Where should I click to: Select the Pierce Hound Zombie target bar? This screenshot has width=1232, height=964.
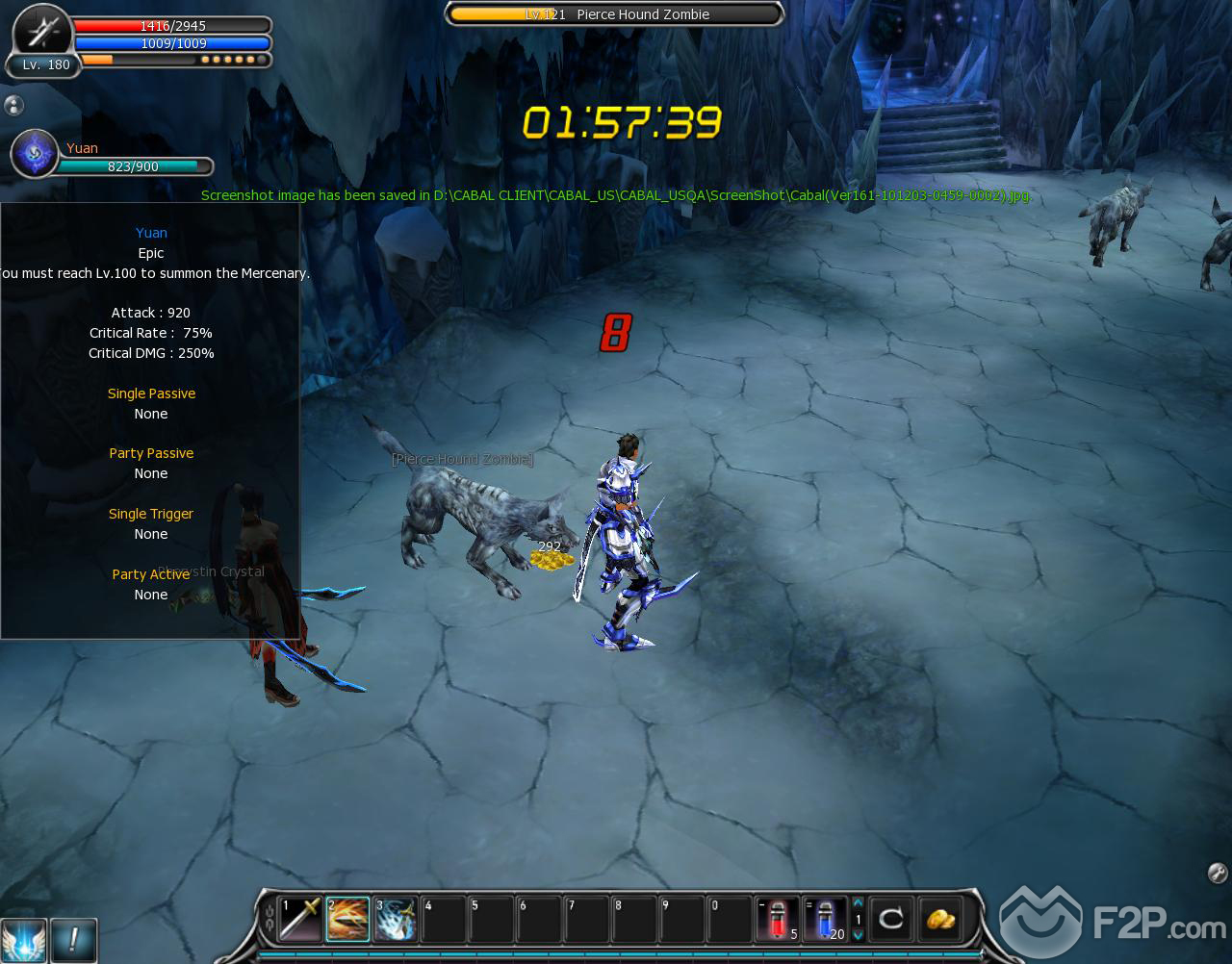615,14
